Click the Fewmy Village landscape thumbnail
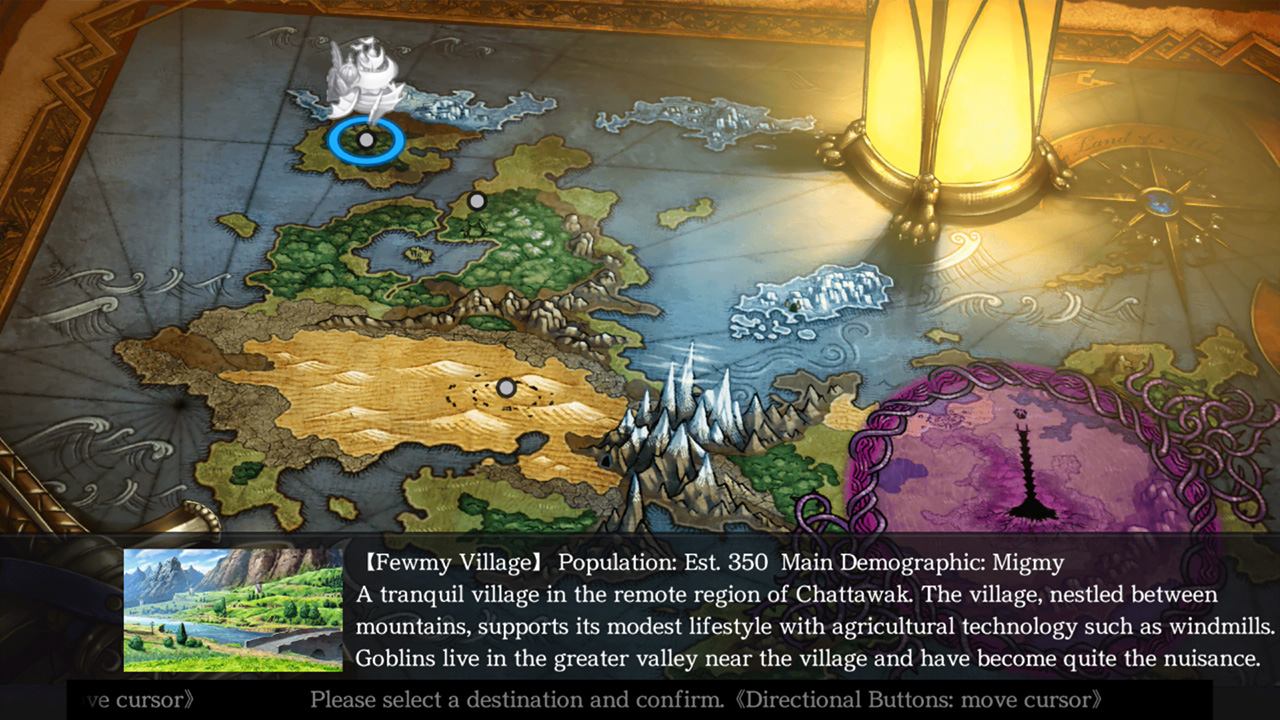Screen dimensions: 1280x720 point(234,610)
